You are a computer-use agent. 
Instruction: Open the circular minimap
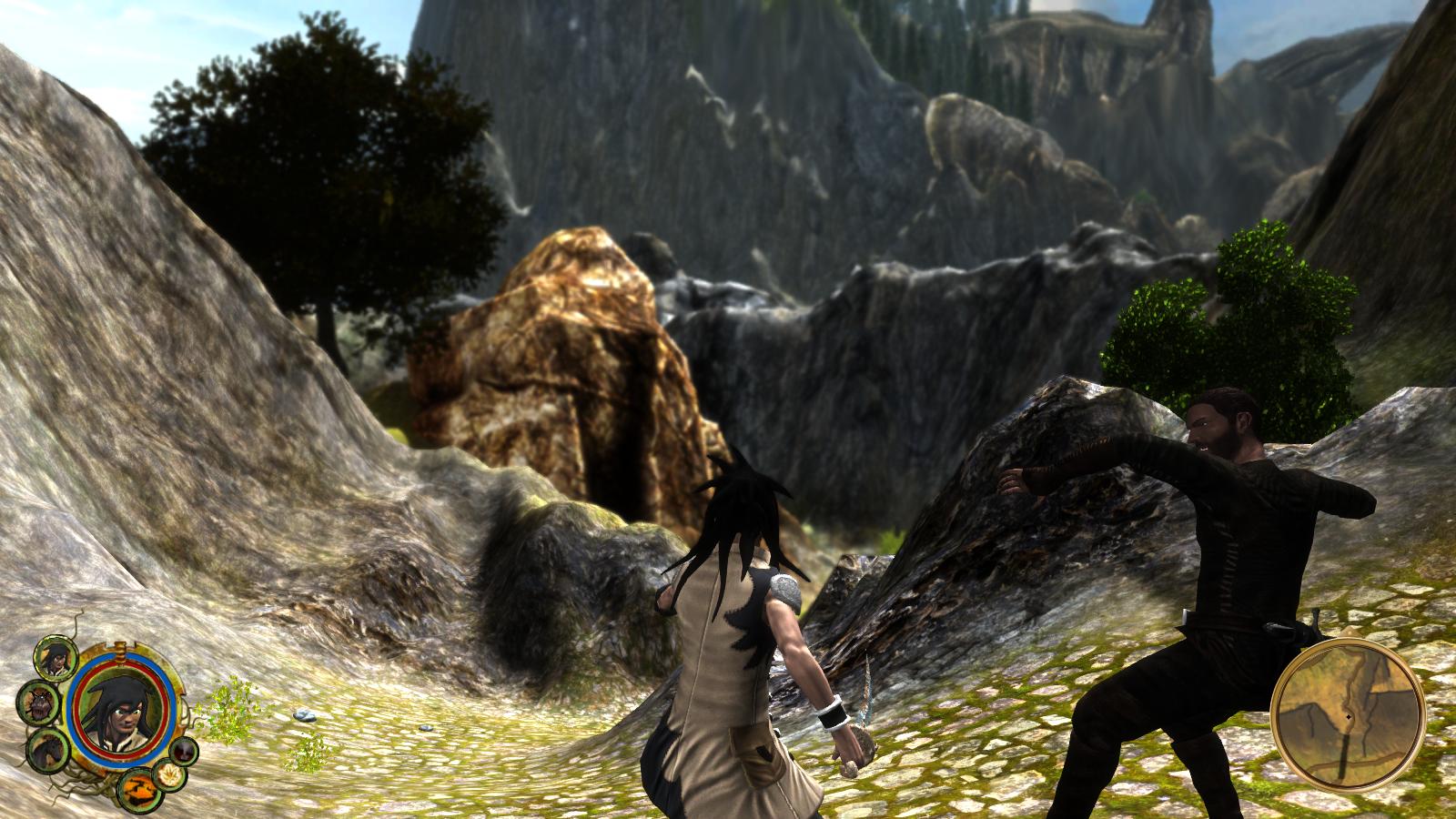pos(1346,713)
